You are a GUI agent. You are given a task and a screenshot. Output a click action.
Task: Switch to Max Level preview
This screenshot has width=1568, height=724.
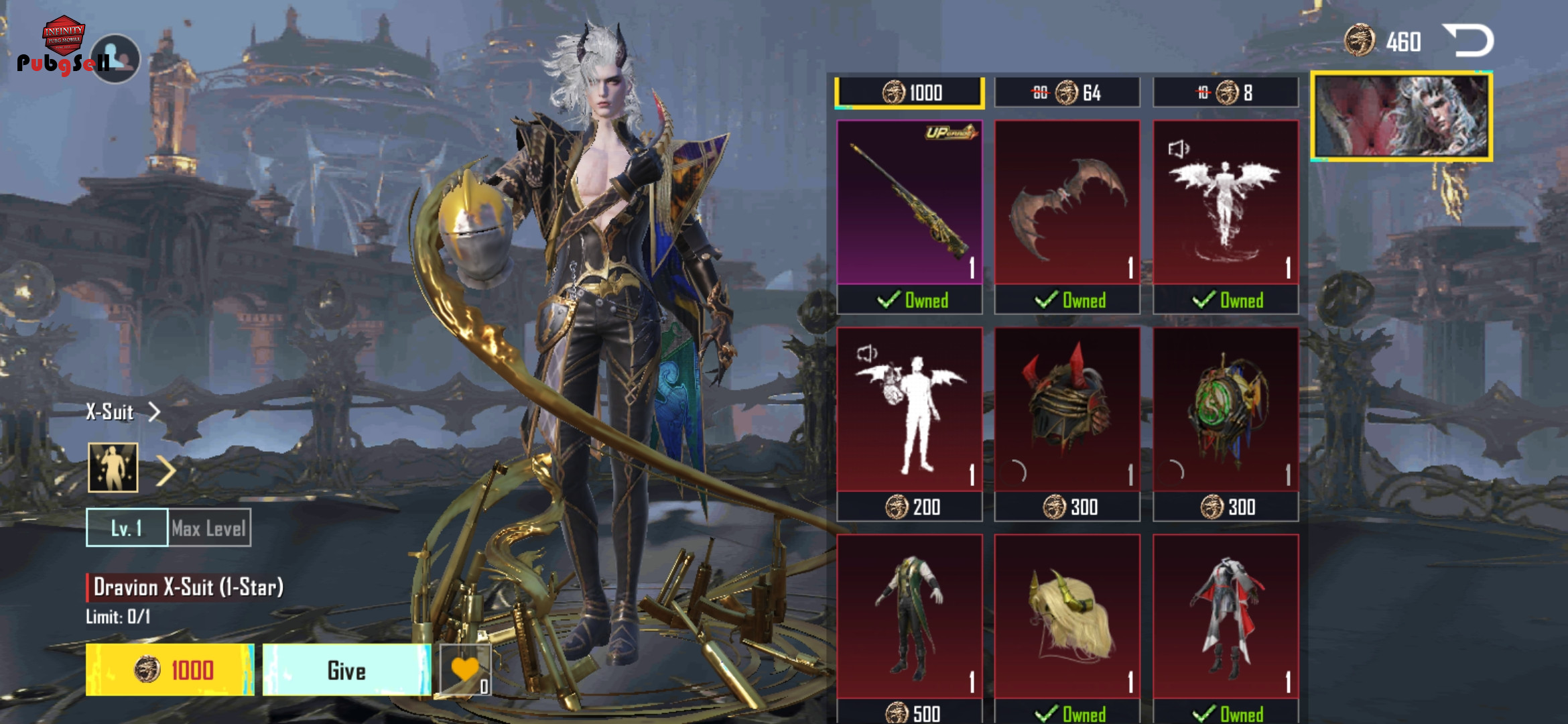(209, 528)
